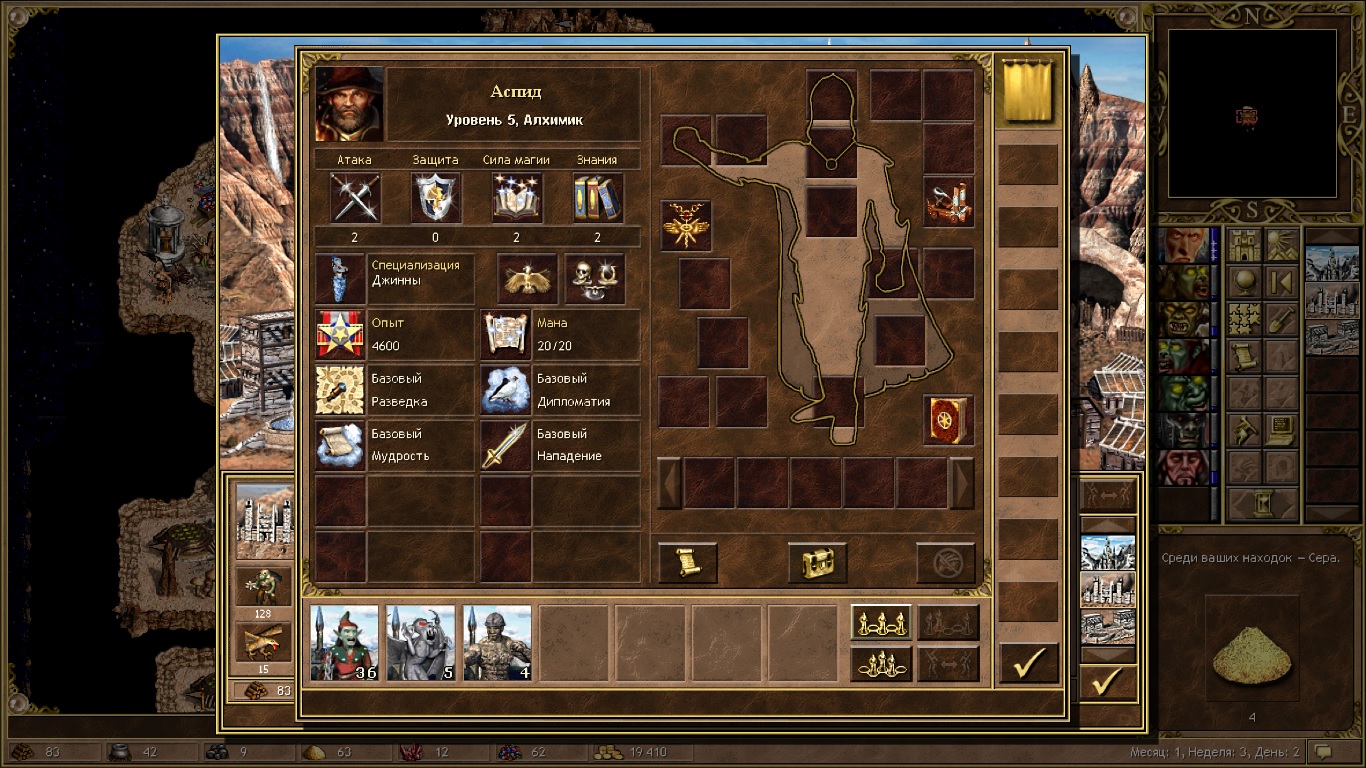This screenshot has width=1366, height=768.
Task: Show the Defense shield skill icon
Action: click(436, 197)
